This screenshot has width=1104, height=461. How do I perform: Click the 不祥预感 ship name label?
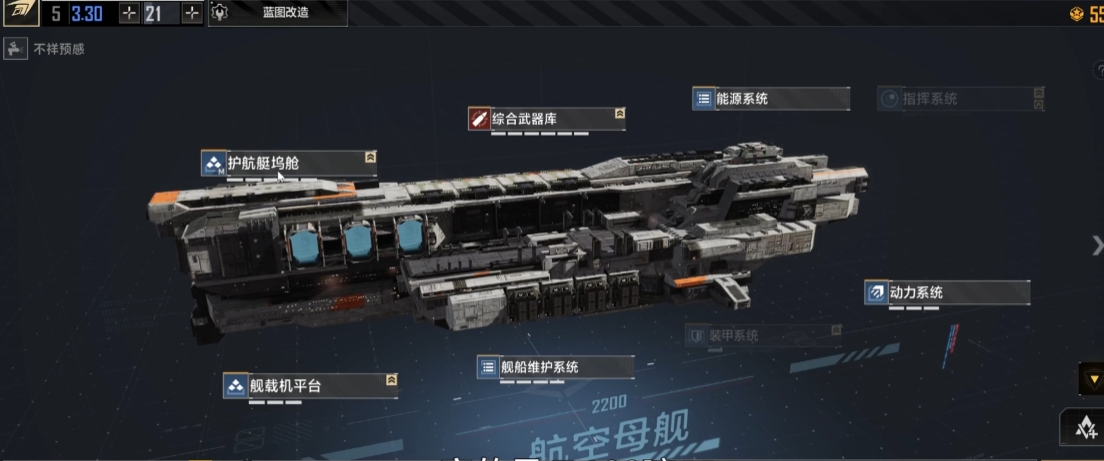(58, 49)
